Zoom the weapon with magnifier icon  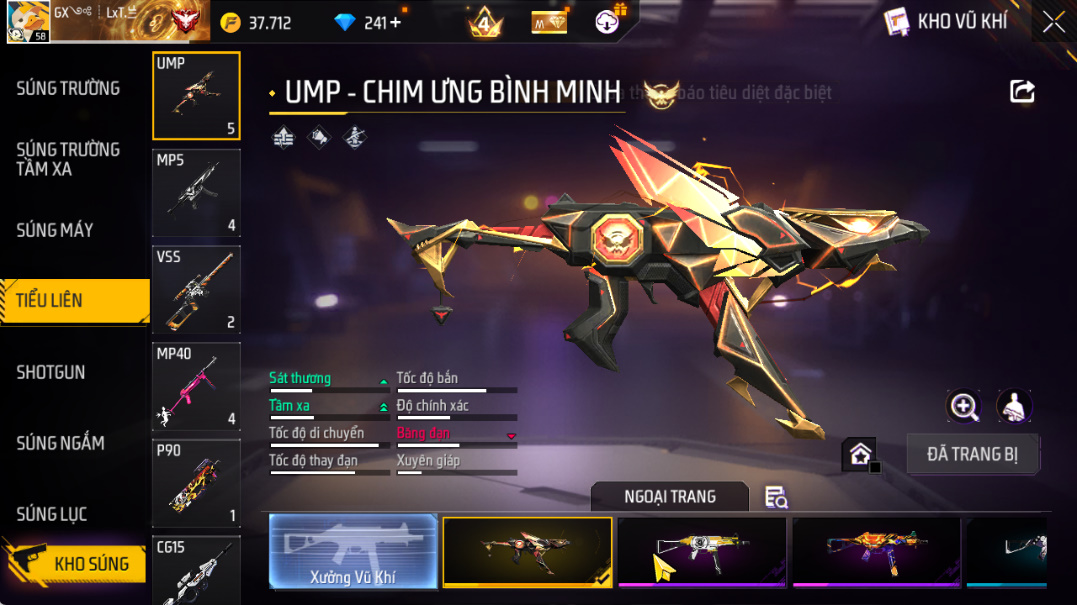point(964,406)
